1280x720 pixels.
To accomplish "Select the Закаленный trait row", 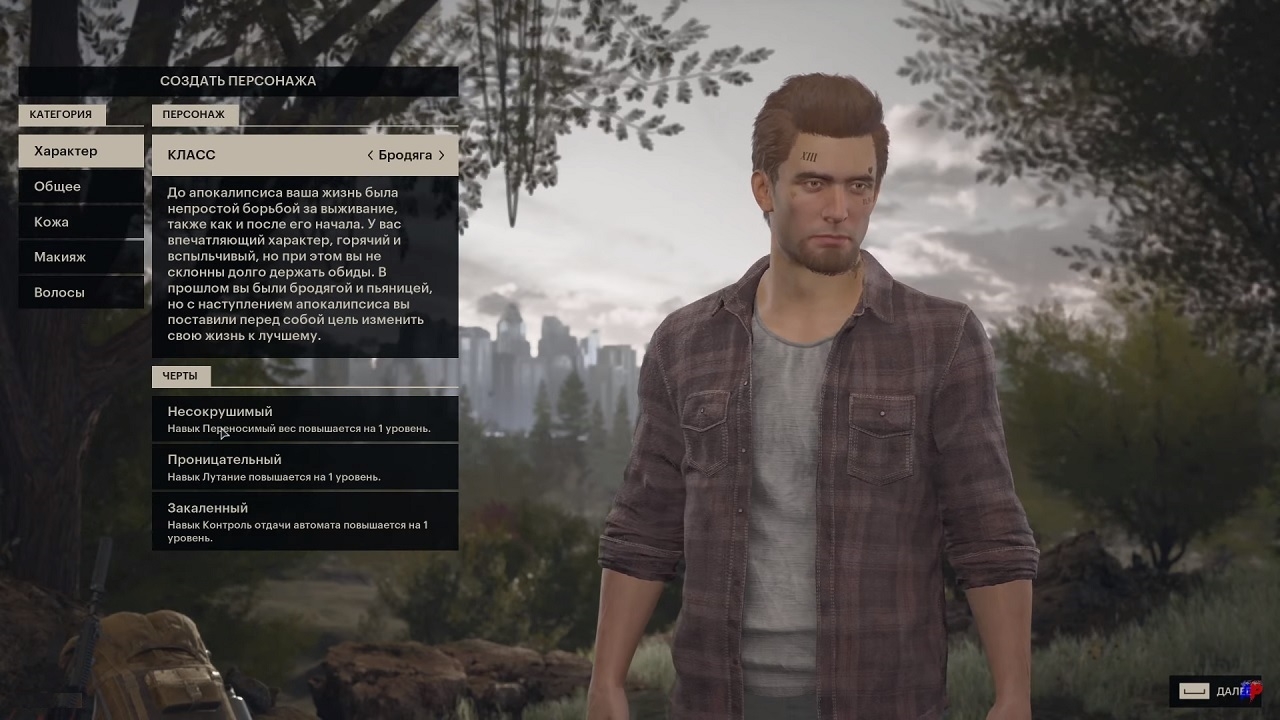I will pos(305,521).
